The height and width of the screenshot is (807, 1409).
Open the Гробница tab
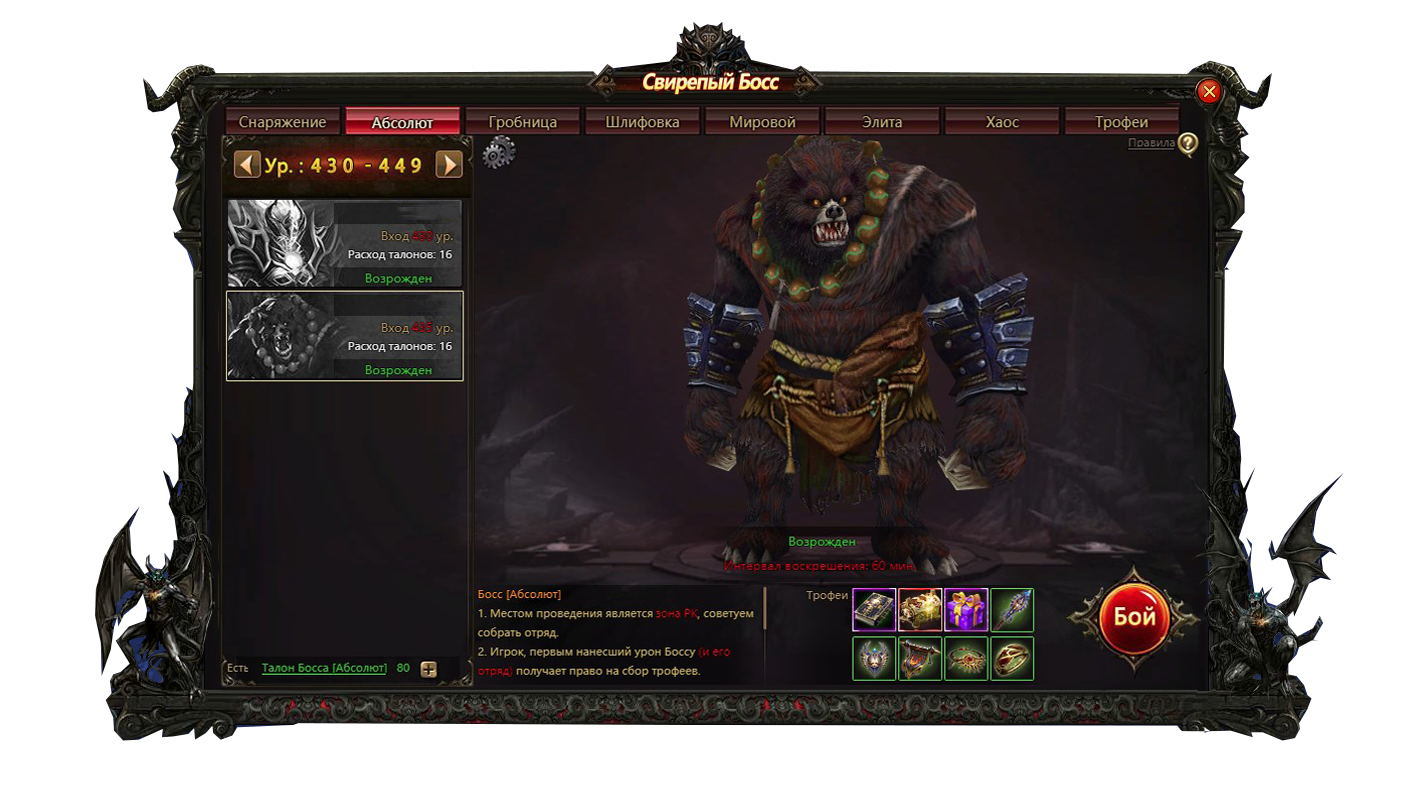point(522,122)
